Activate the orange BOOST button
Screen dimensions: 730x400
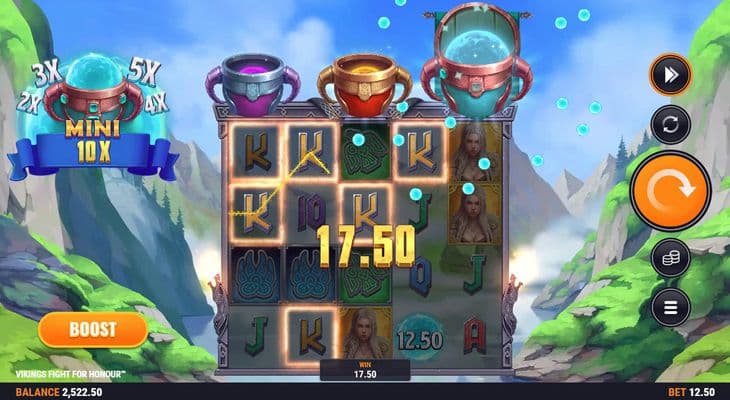[93, 328]
